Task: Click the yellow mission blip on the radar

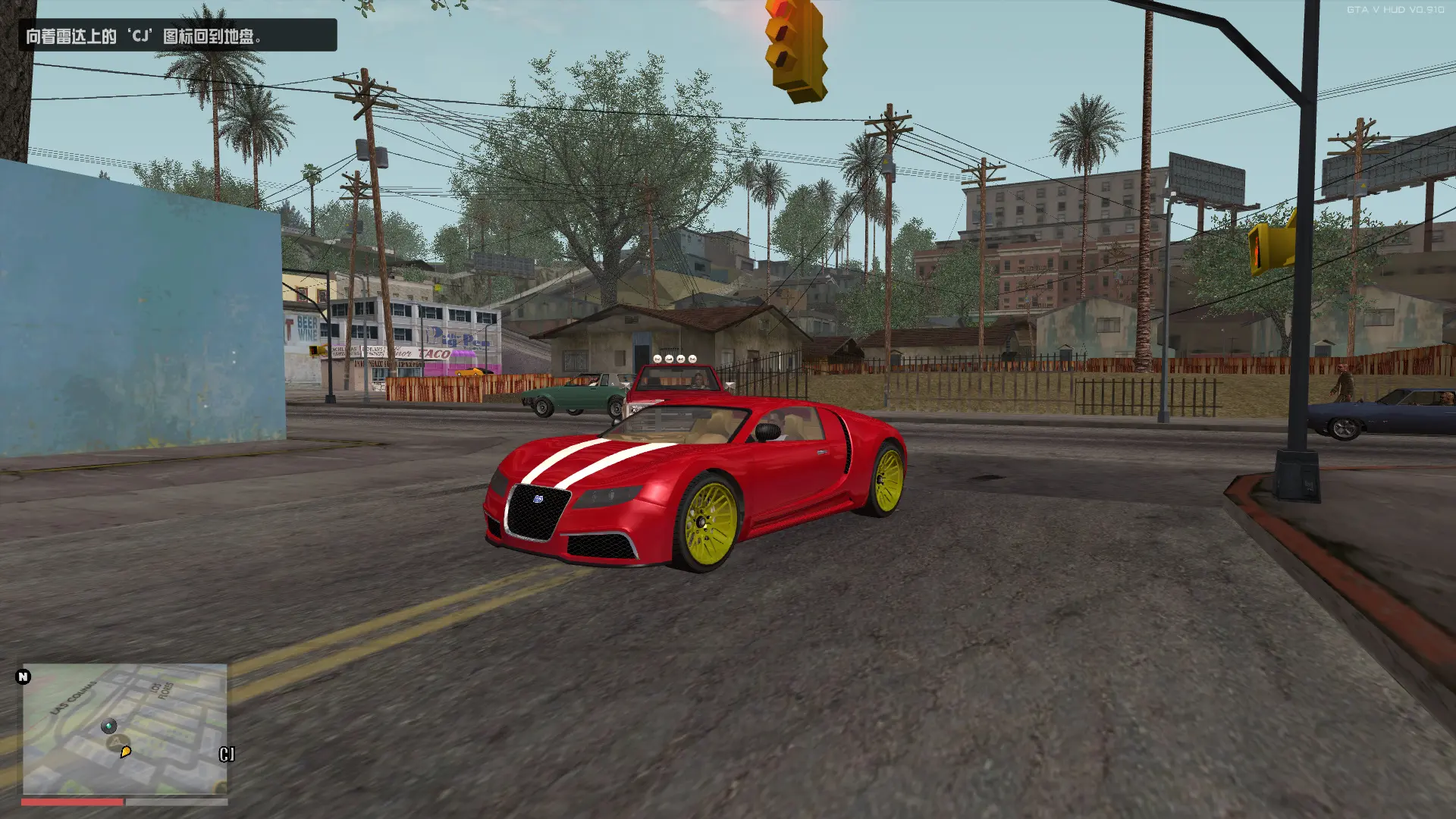Action: 126,752
